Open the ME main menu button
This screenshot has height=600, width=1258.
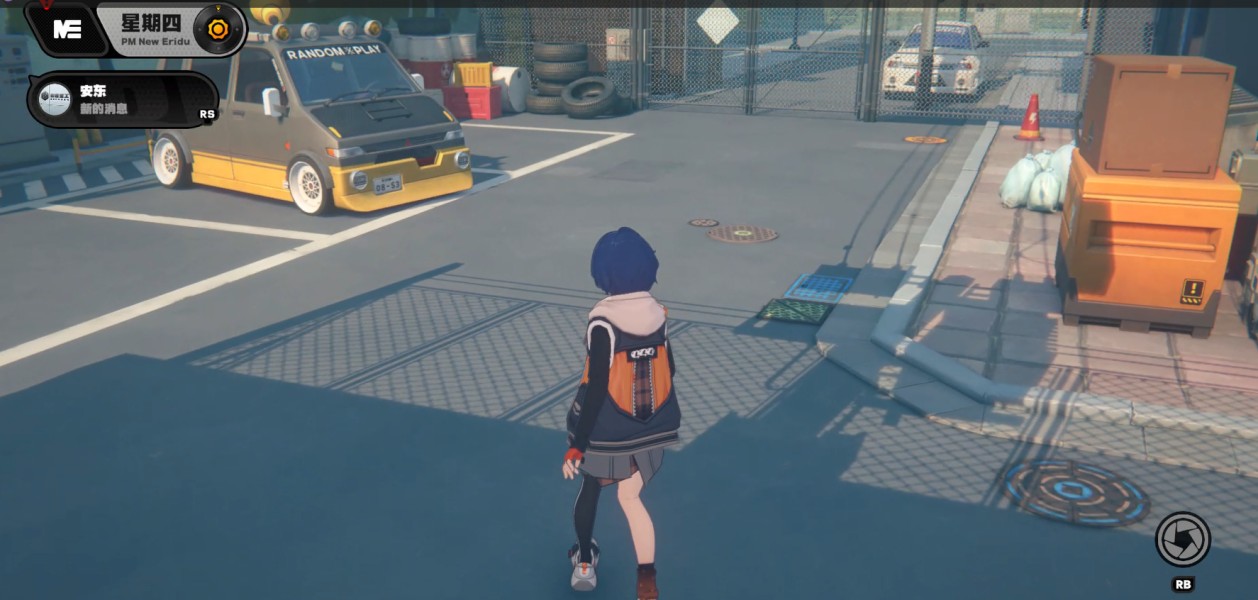[67, 29]
